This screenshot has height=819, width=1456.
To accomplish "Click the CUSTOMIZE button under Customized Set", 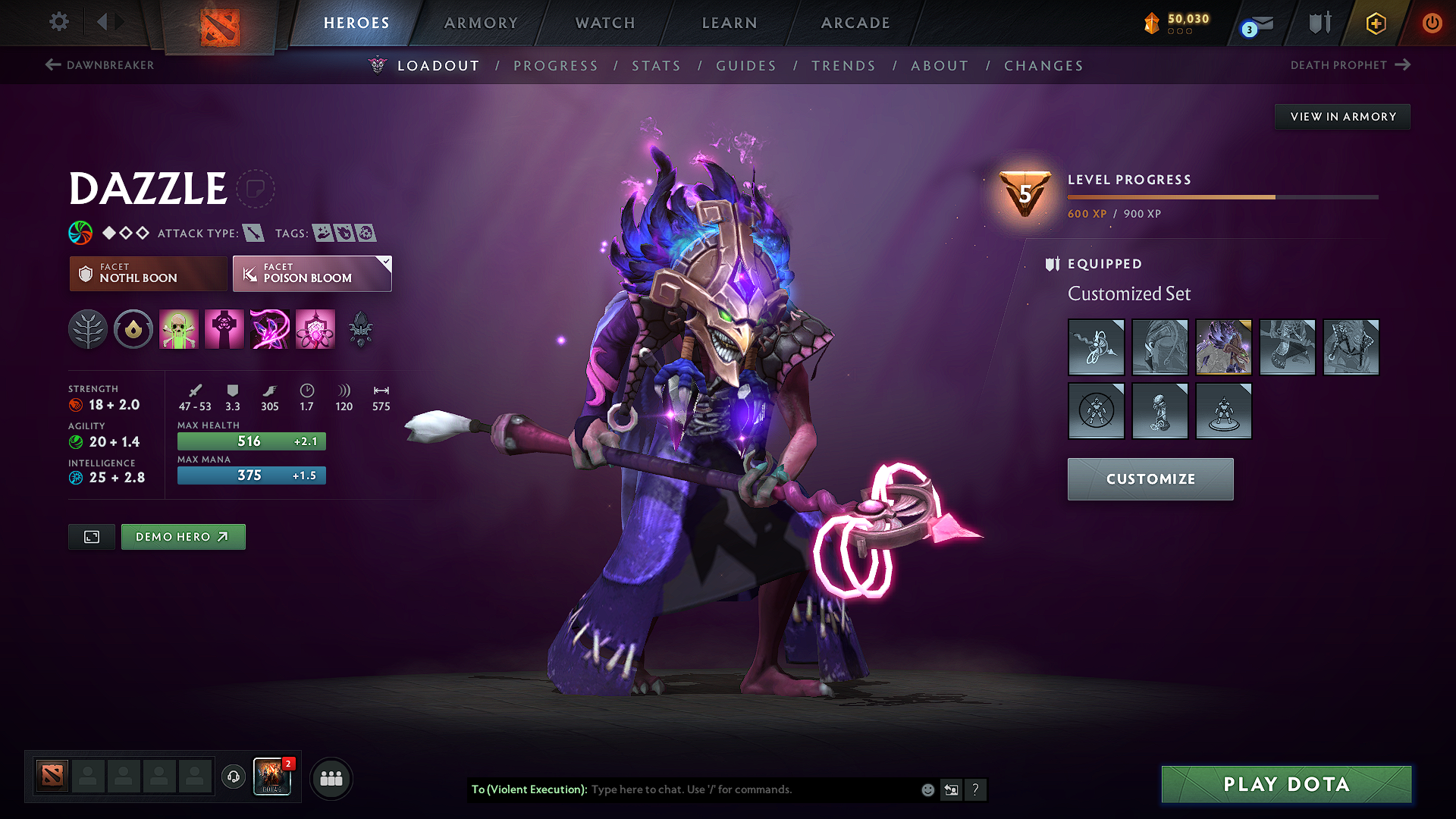I will [x=1150, y=479].
